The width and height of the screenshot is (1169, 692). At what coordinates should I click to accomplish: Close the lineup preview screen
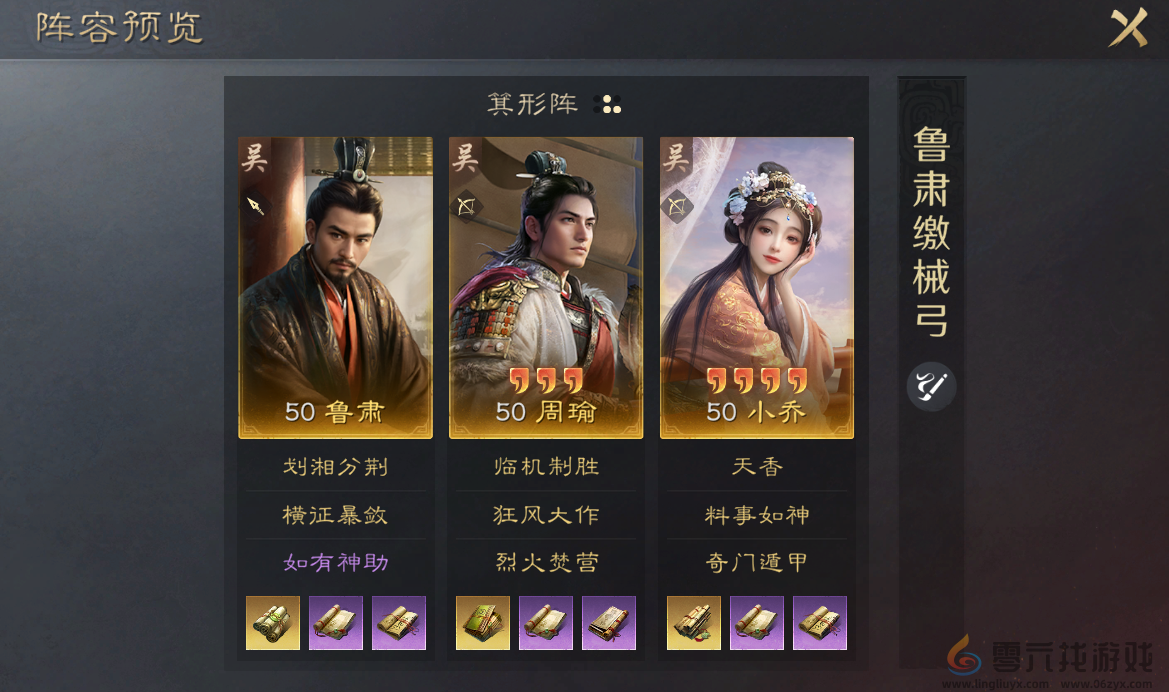pos(1127,27)
